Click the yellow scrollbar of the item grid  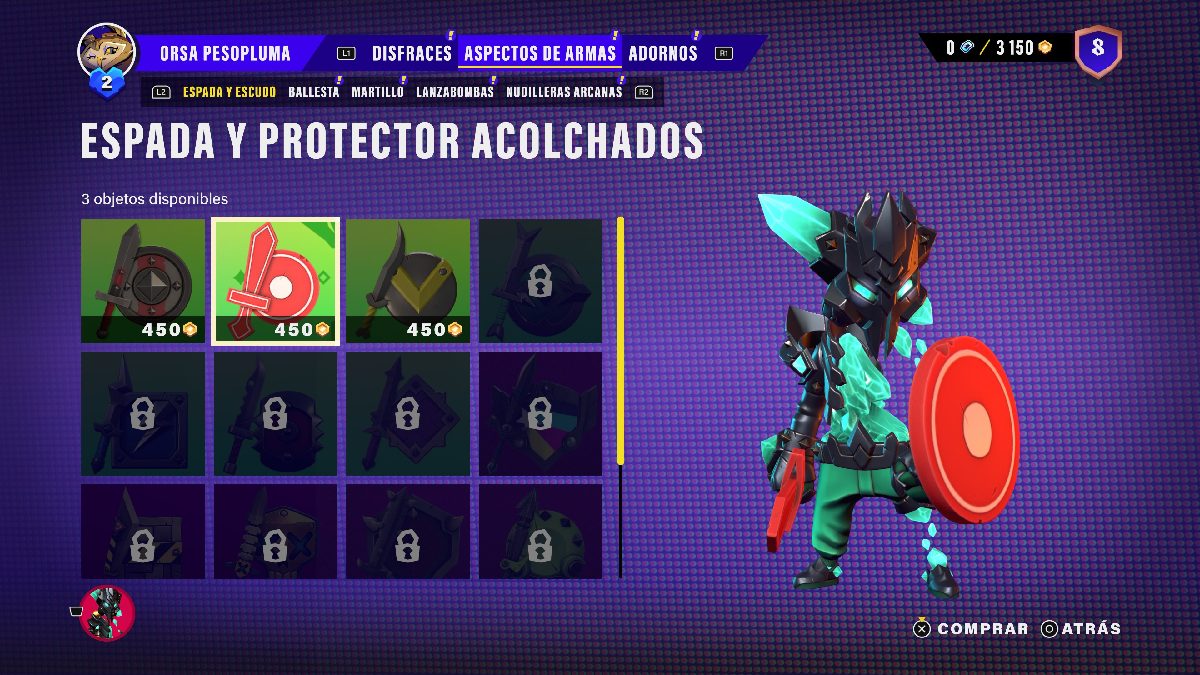[x=620, y=340]
